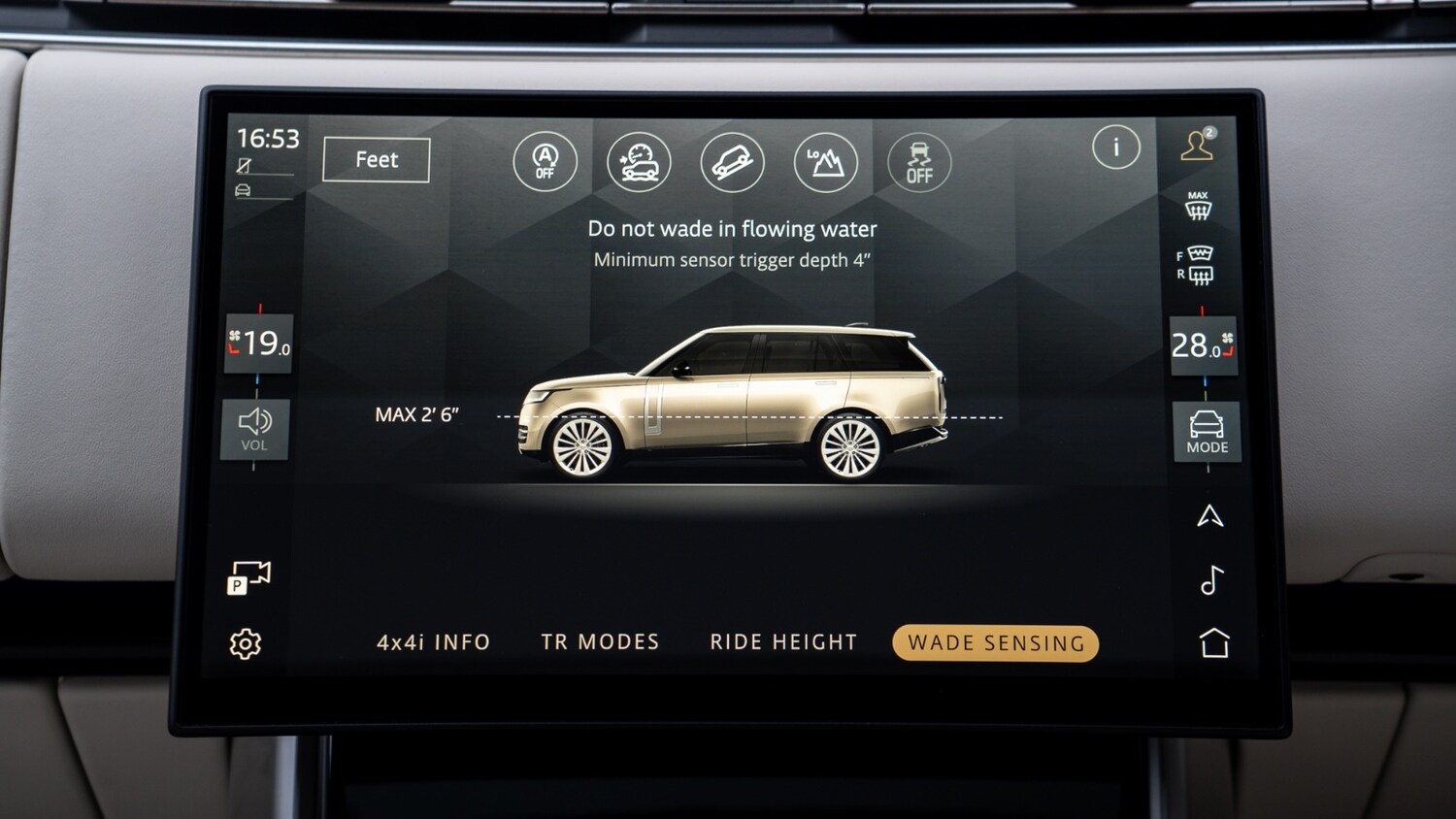This screenshot has height=819, width=1456.
Task: Open media via the music note icon
Action: (x=1209, y=582)
